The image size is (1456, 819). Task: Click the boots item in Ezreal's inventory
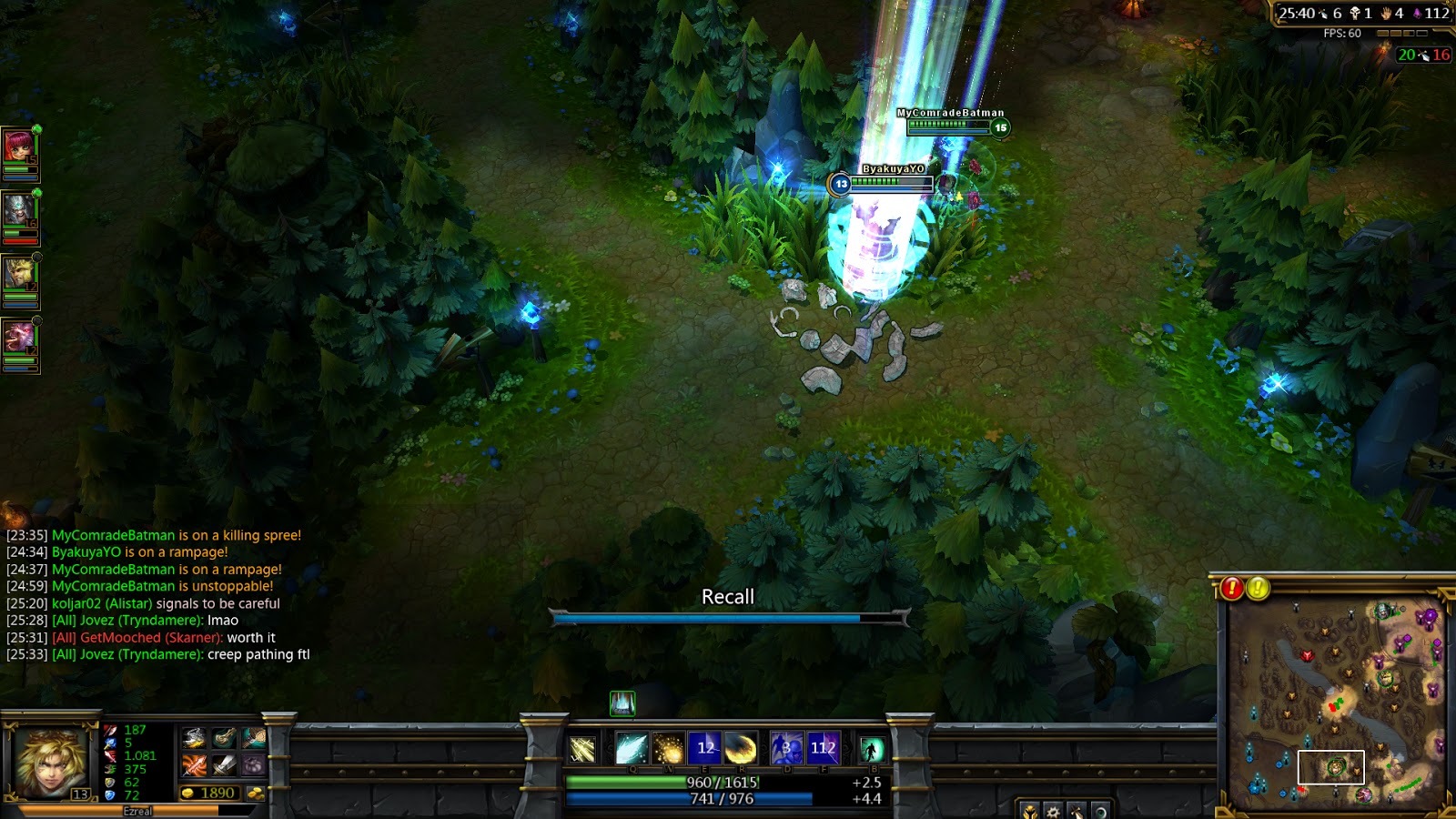point(223,738)
